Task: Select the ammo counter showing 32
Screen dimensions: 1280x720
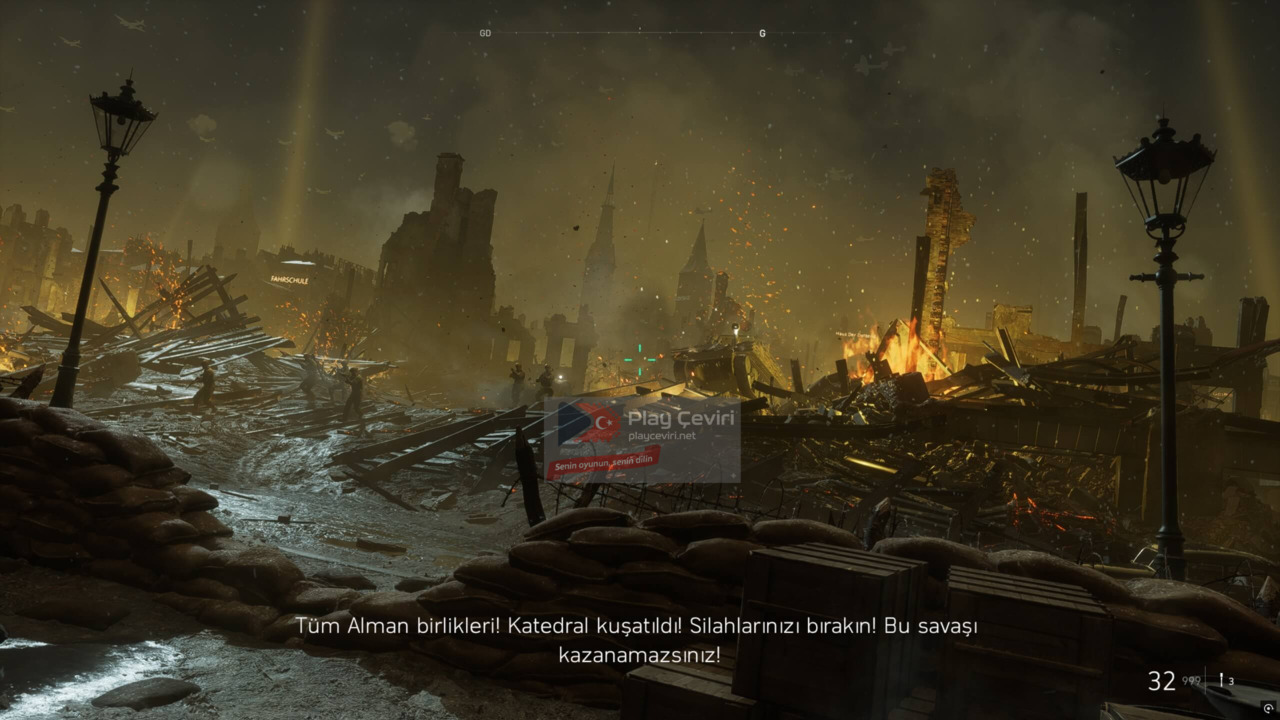Action: 1160,681
